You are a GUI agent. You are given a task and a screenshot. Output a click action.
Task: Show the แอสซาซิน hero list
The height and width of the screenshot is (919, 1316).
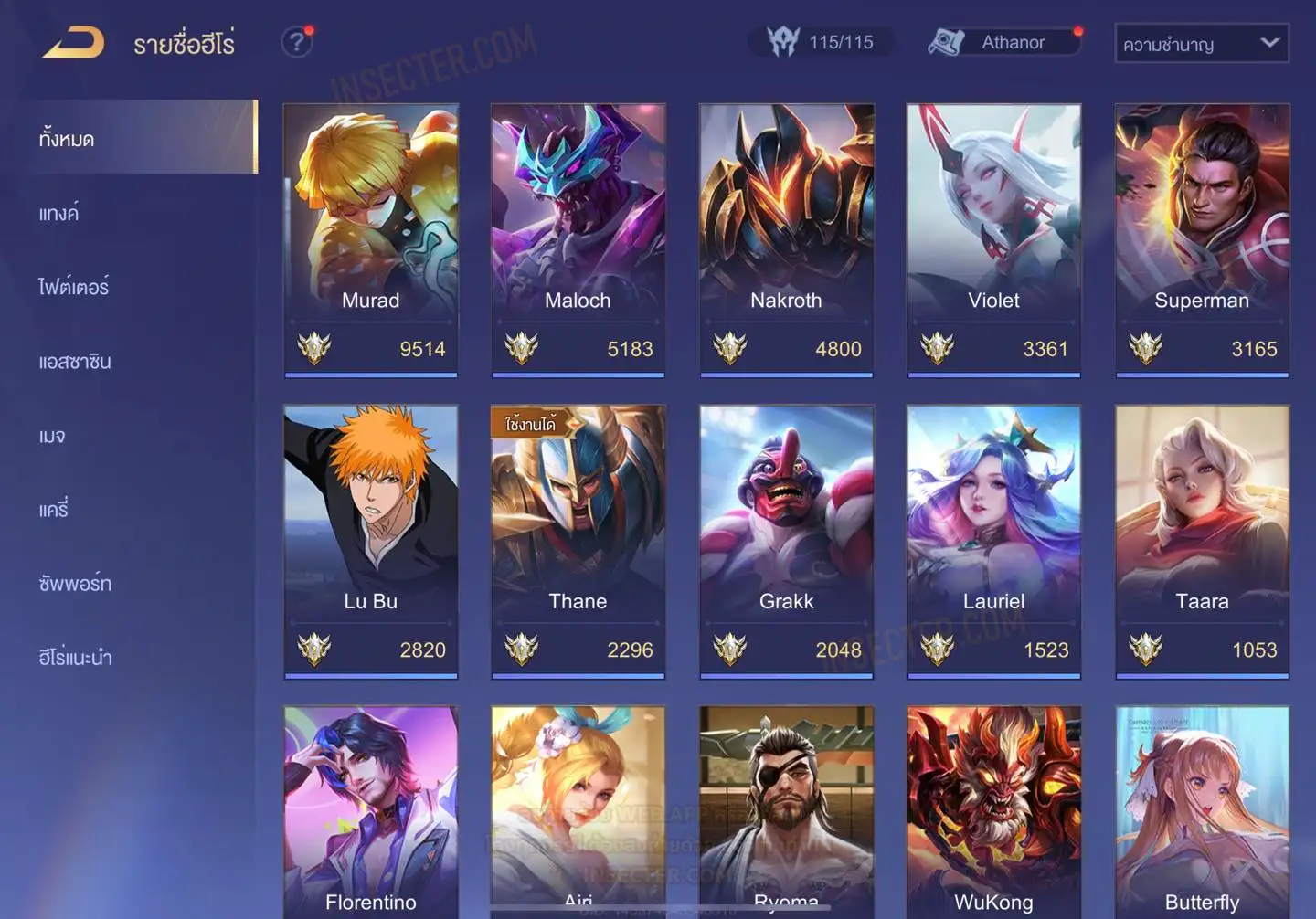[75, 361]
